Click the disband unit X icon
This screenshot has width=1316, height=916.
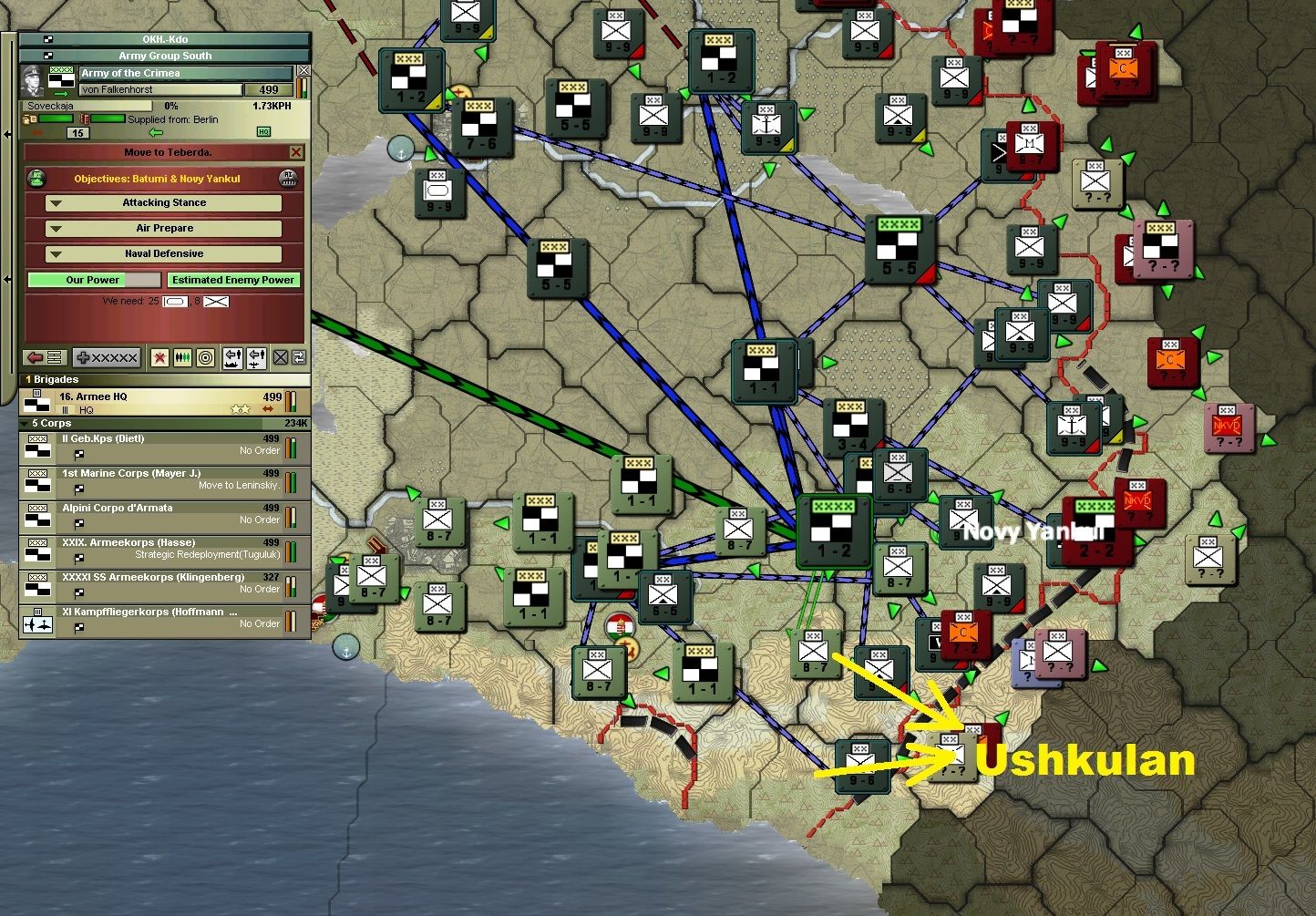pos(280,357)
